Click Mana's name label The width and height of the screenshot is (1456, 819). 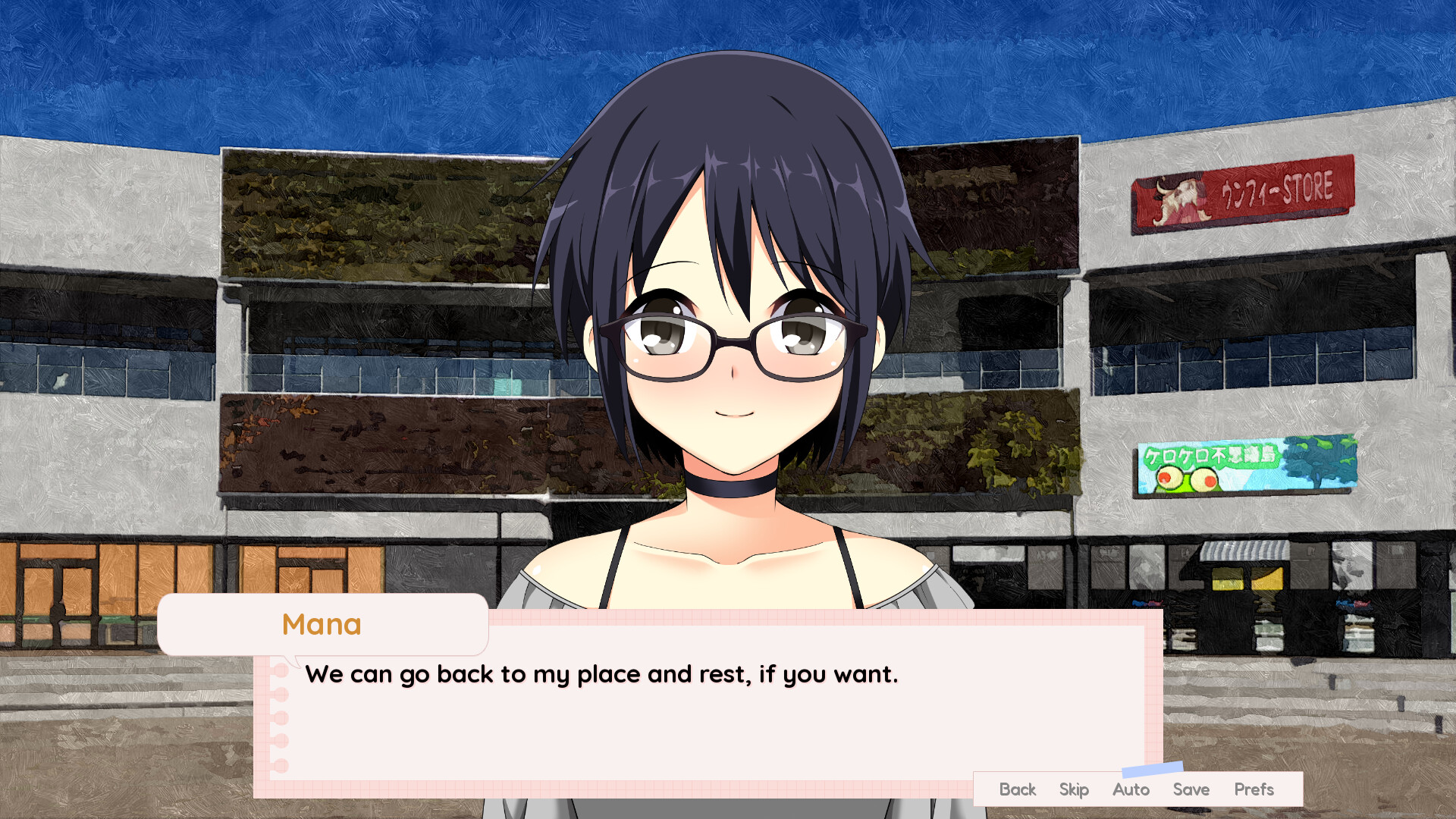(x=322, y=624)
